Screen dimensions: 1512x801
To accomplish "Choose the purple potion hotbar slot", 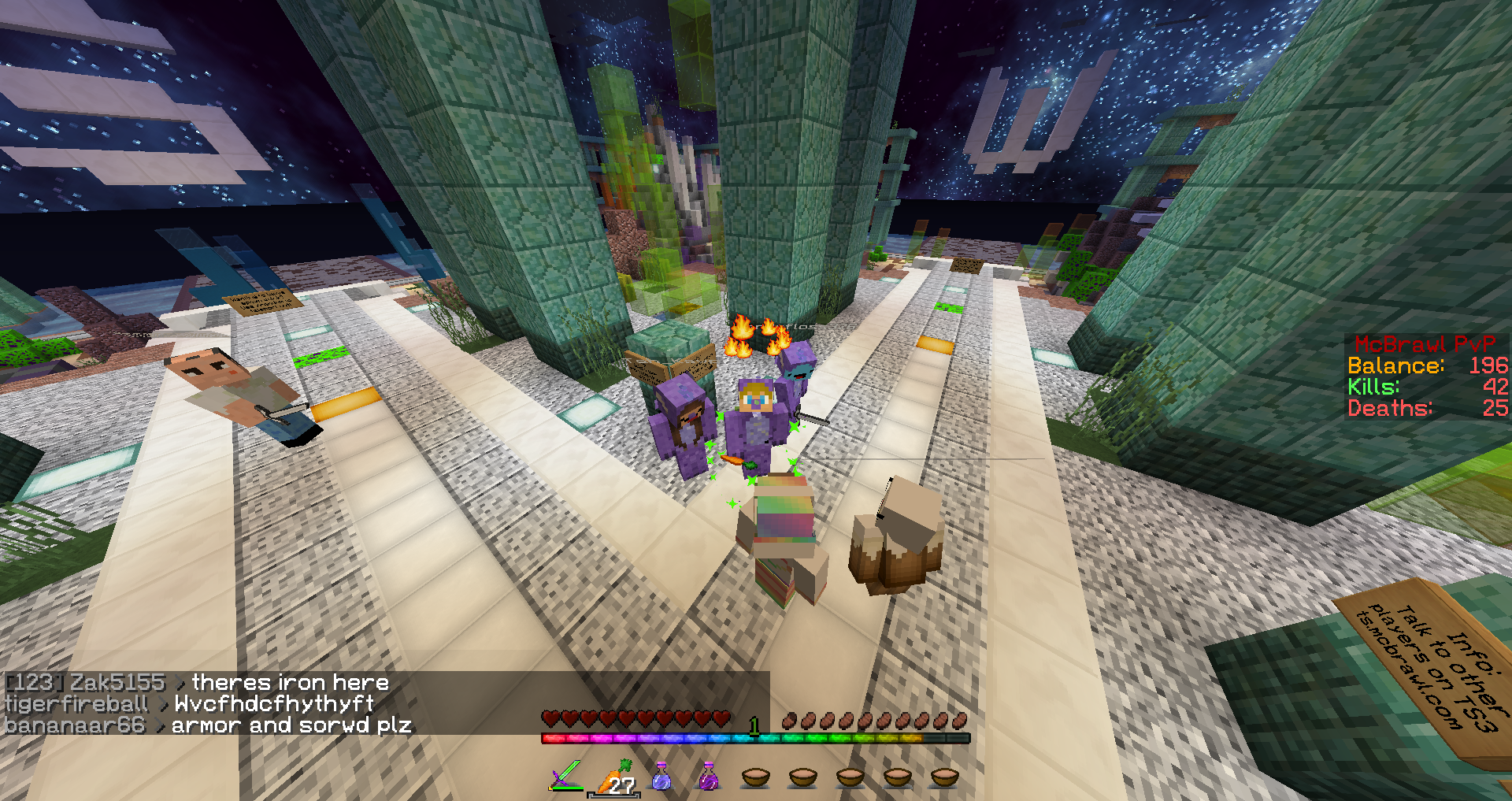I will (709, 777).
